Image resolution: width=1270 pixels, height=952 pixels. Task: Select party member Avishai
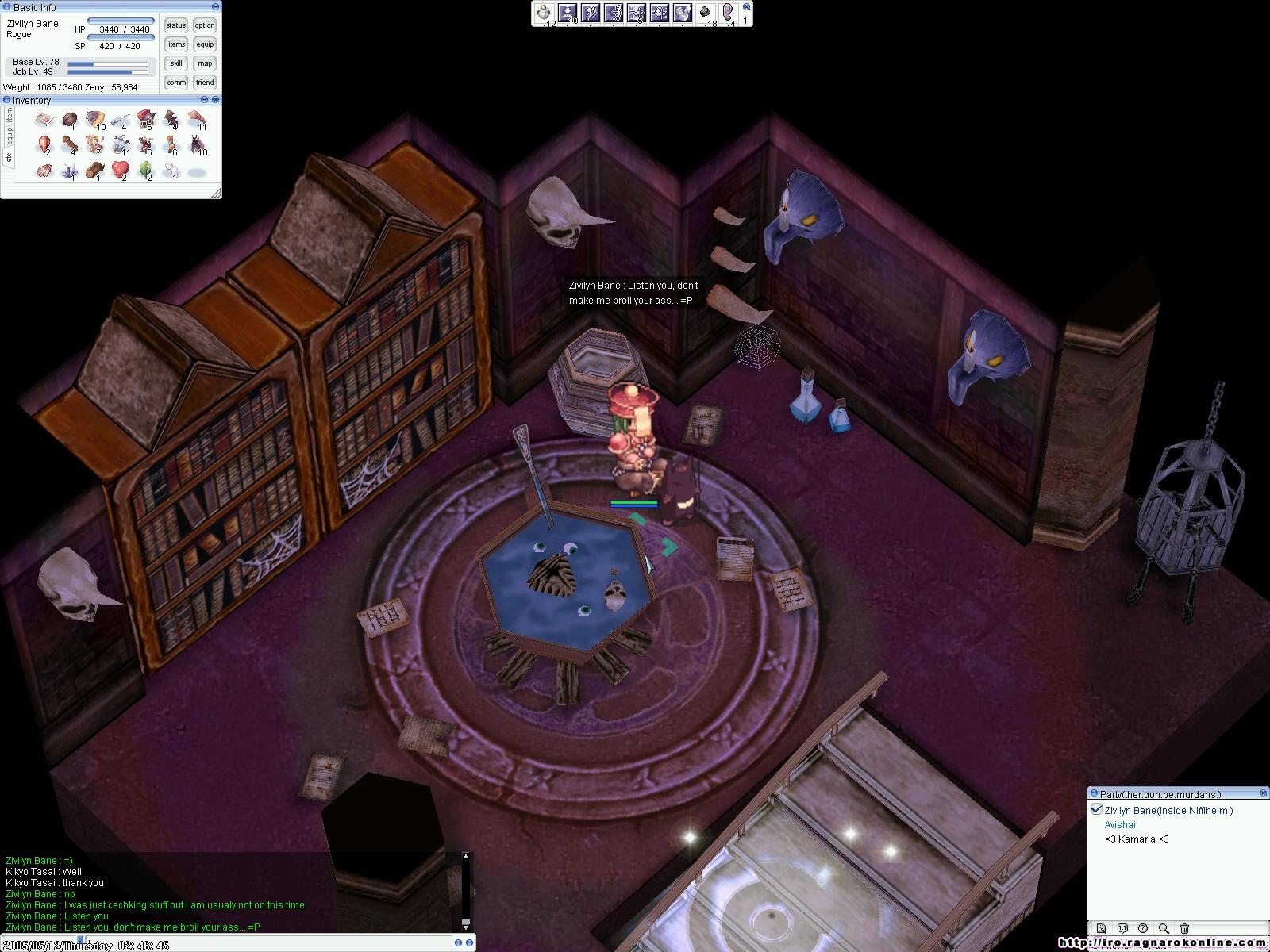[x=1120, y=824]
